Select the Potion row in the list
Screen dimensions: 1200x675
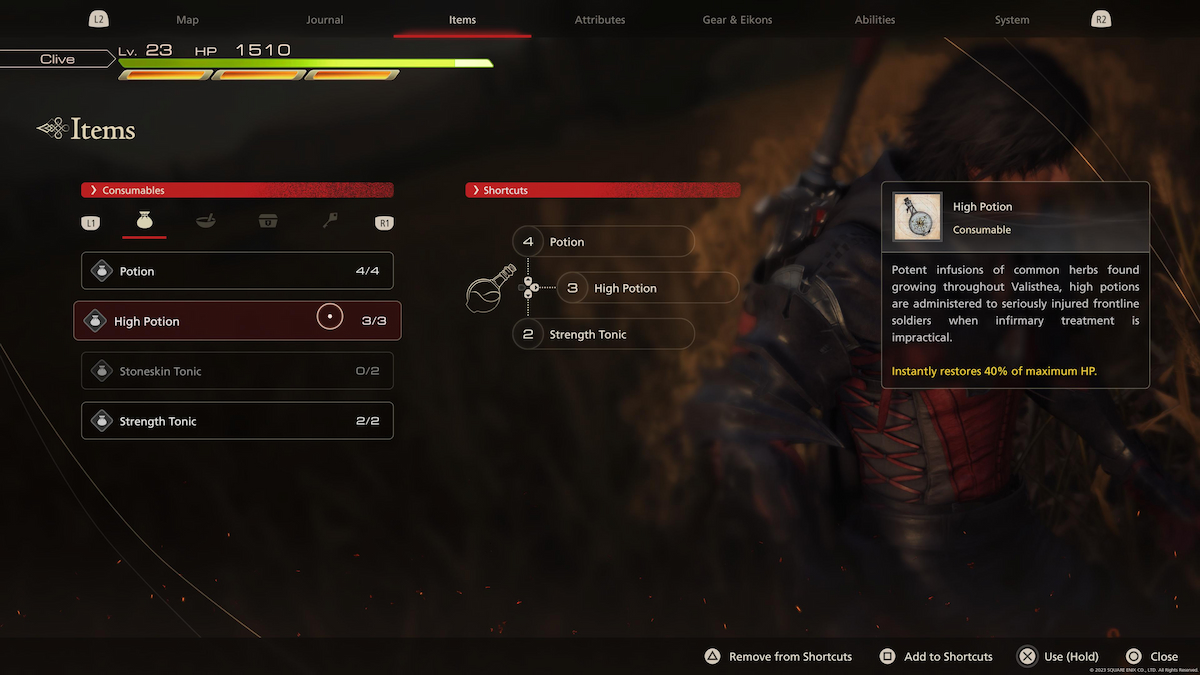point(237,271)
